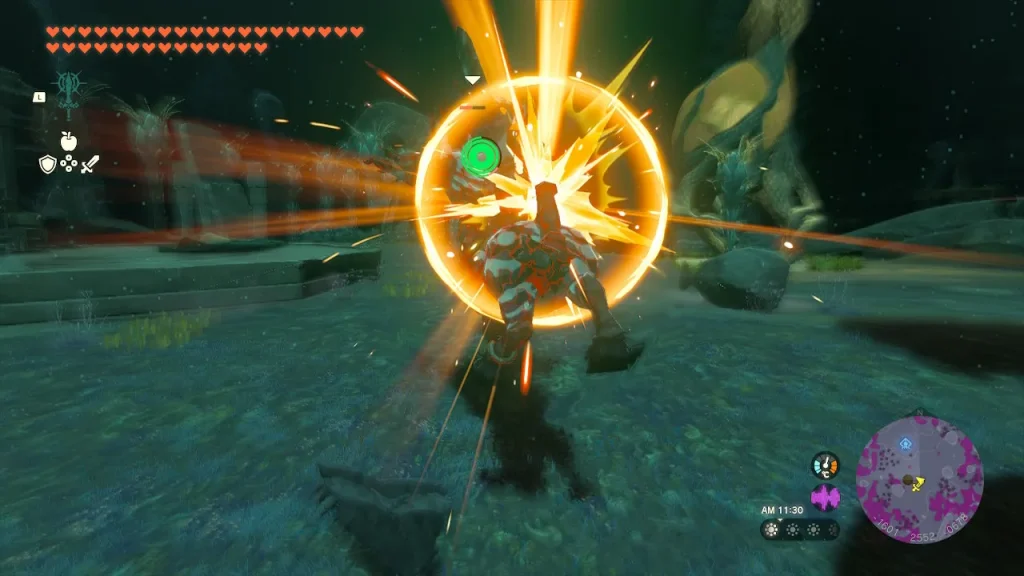Screen dimensions: 1024x576
Task: Click the yellow player arrow on the minimap
Action: (x=917, y=482)
